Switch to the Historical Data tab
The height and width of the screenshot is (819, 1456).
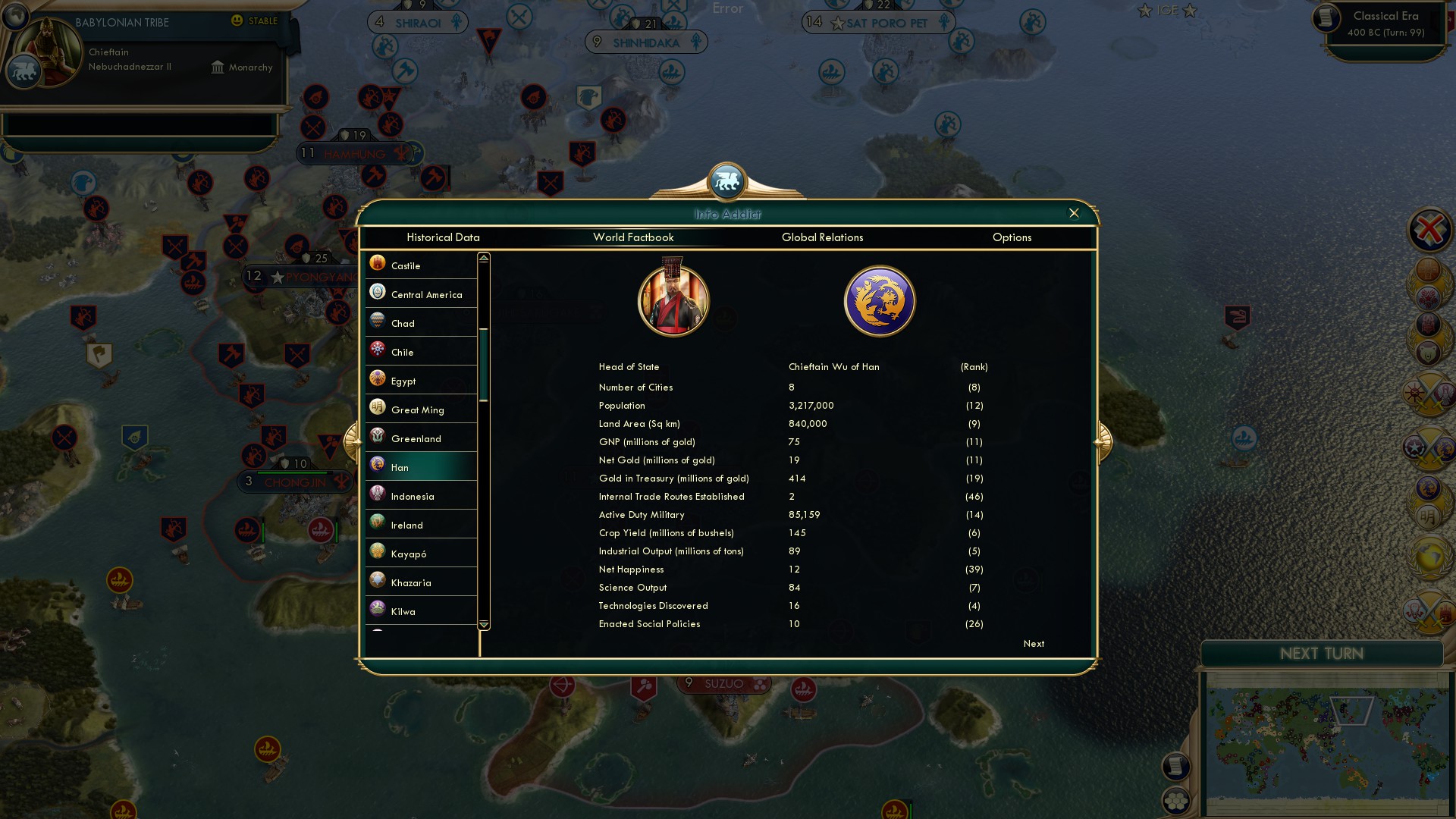(x=444, y=237)
